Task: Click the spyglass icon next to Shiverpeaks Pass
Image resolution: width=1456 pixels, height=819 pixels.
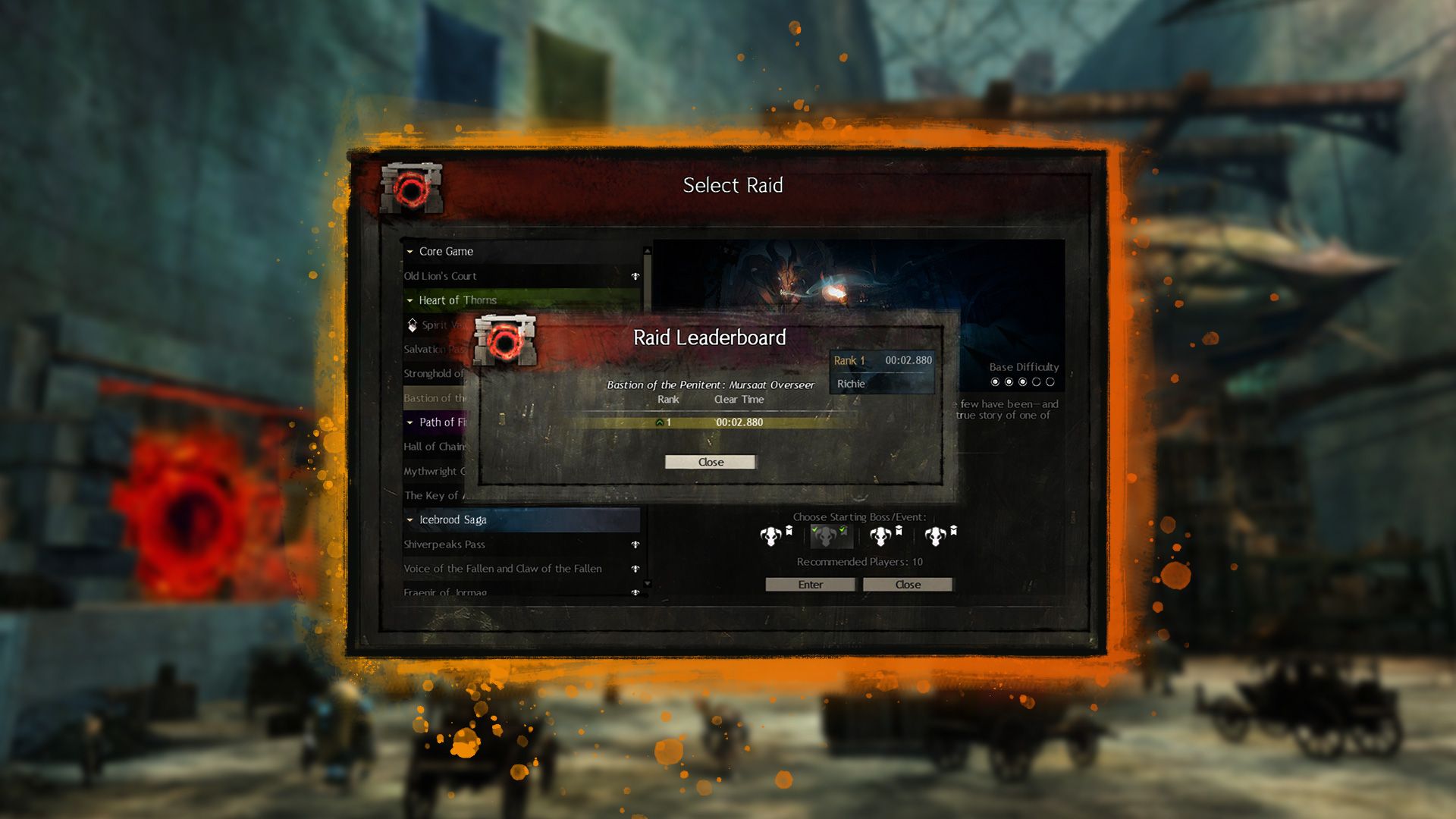Action: click(635, 544)
